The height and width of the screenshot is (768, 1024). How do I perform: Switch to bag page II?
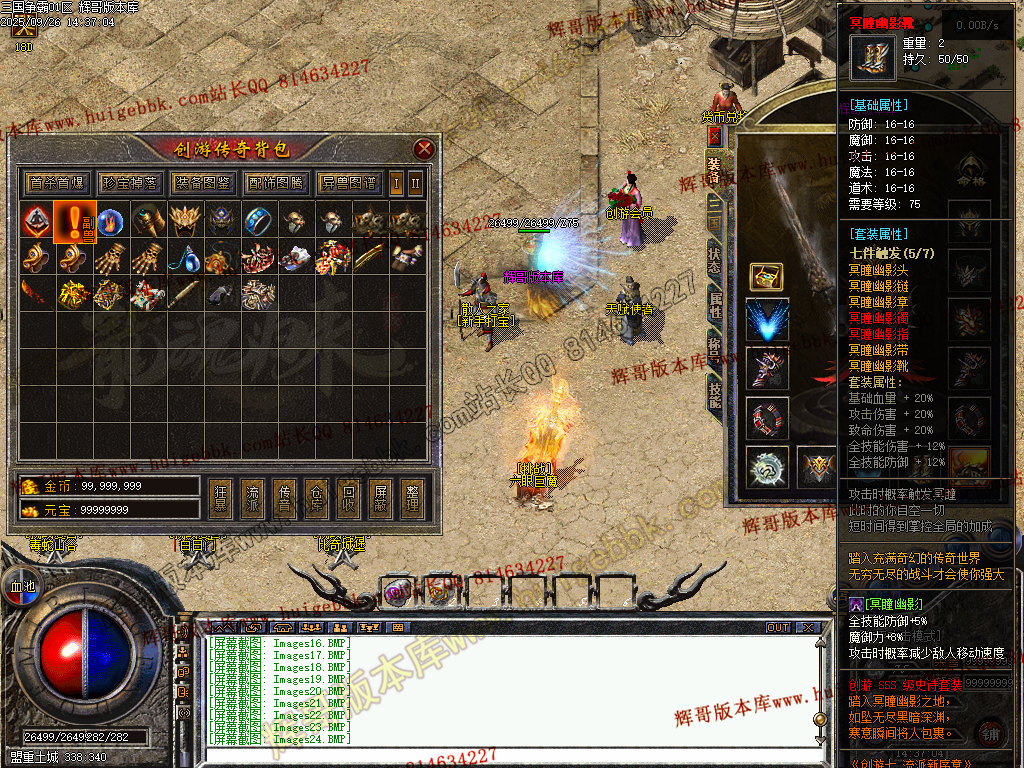(415, 183)
